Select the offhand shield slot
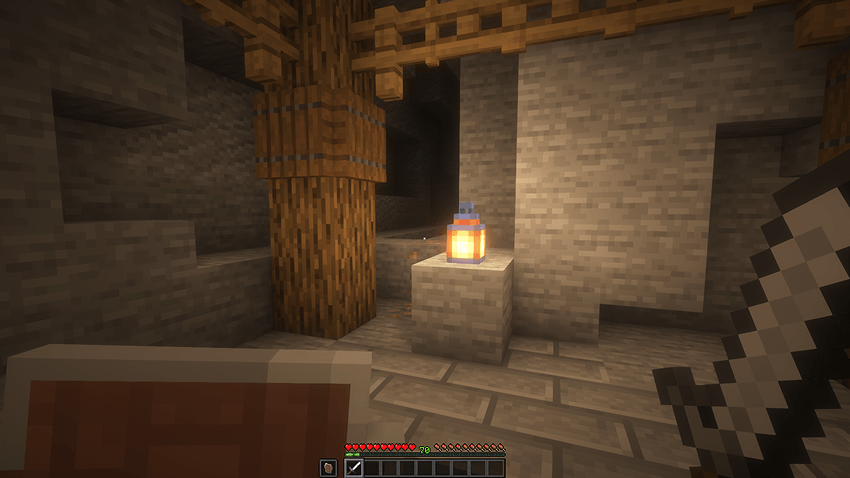Screen dimensions: 850x478 click(x=328, y=467)
